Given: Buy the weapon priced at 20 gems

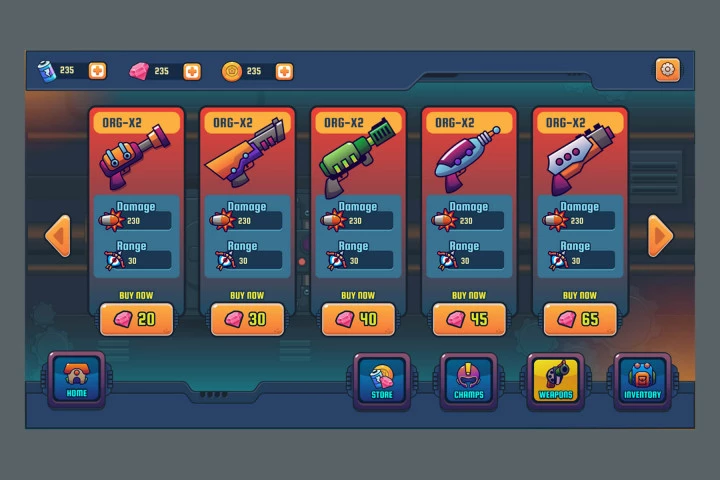Looking at the screenshot, I should click(x=137, y=319).
